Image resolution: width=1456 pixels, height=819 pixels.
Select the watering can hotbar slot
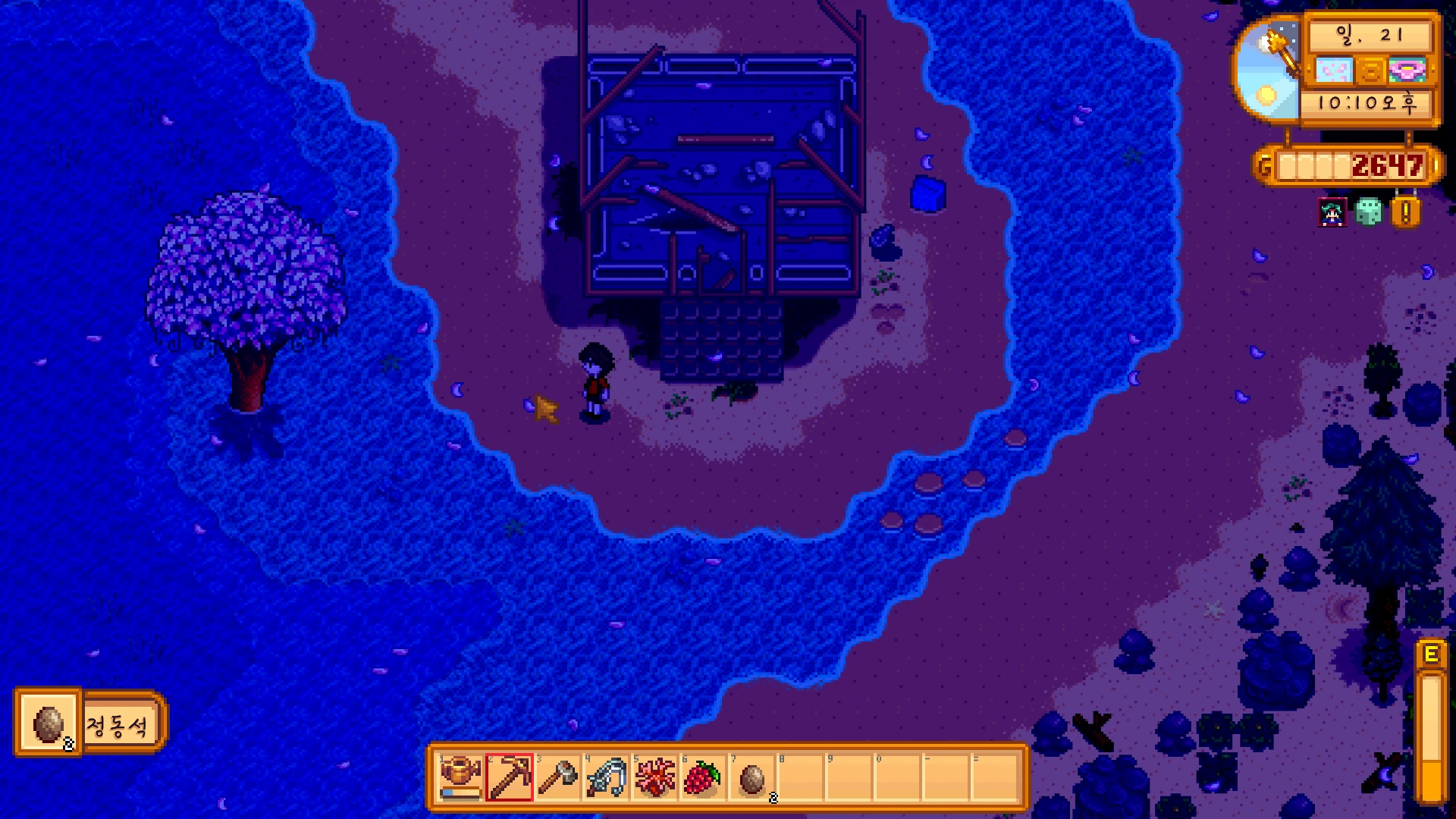460,777
